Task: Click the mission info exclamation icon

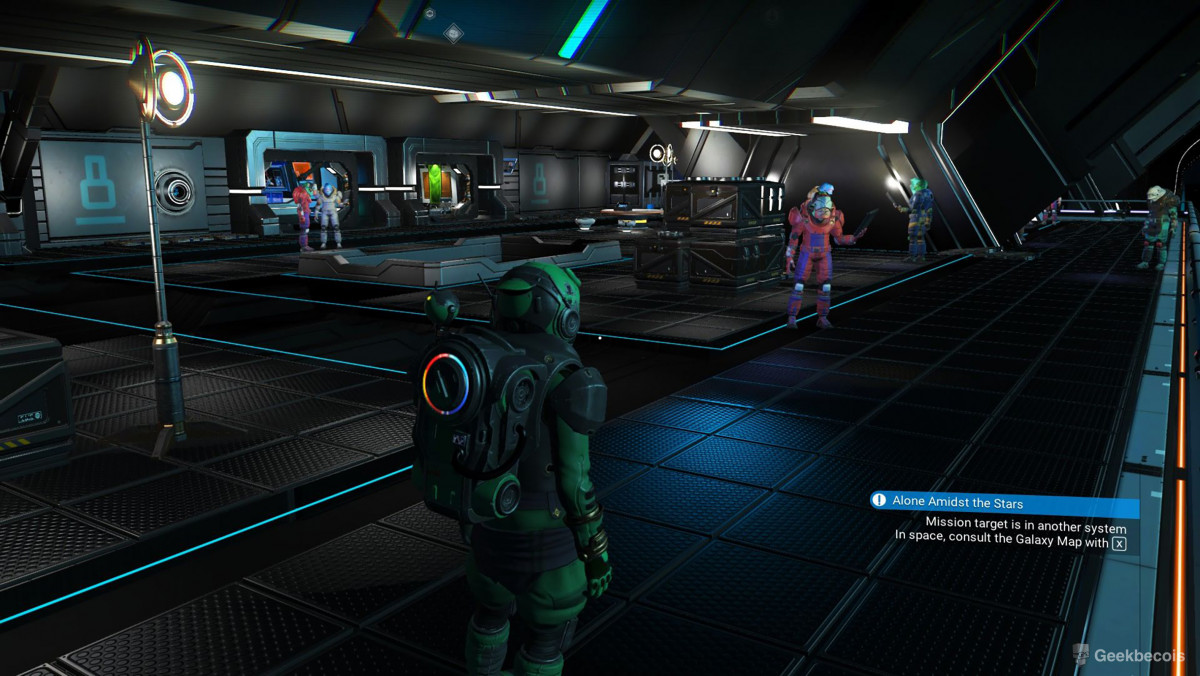Action: (880, 502)
